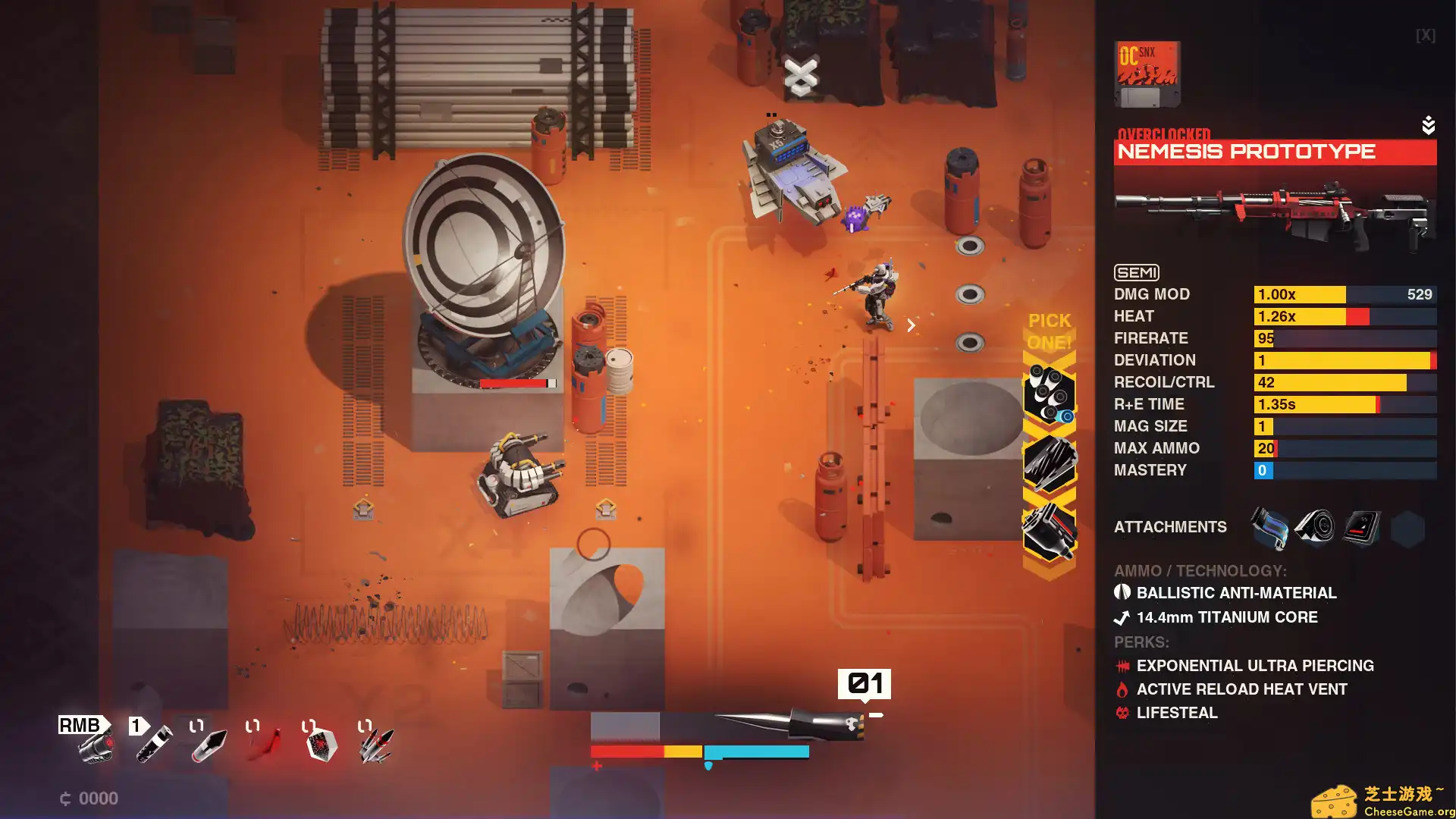This screenshot has height=819, width=1456.
Task: Click the right arrow chevron near the player
Action: point(910,325)
